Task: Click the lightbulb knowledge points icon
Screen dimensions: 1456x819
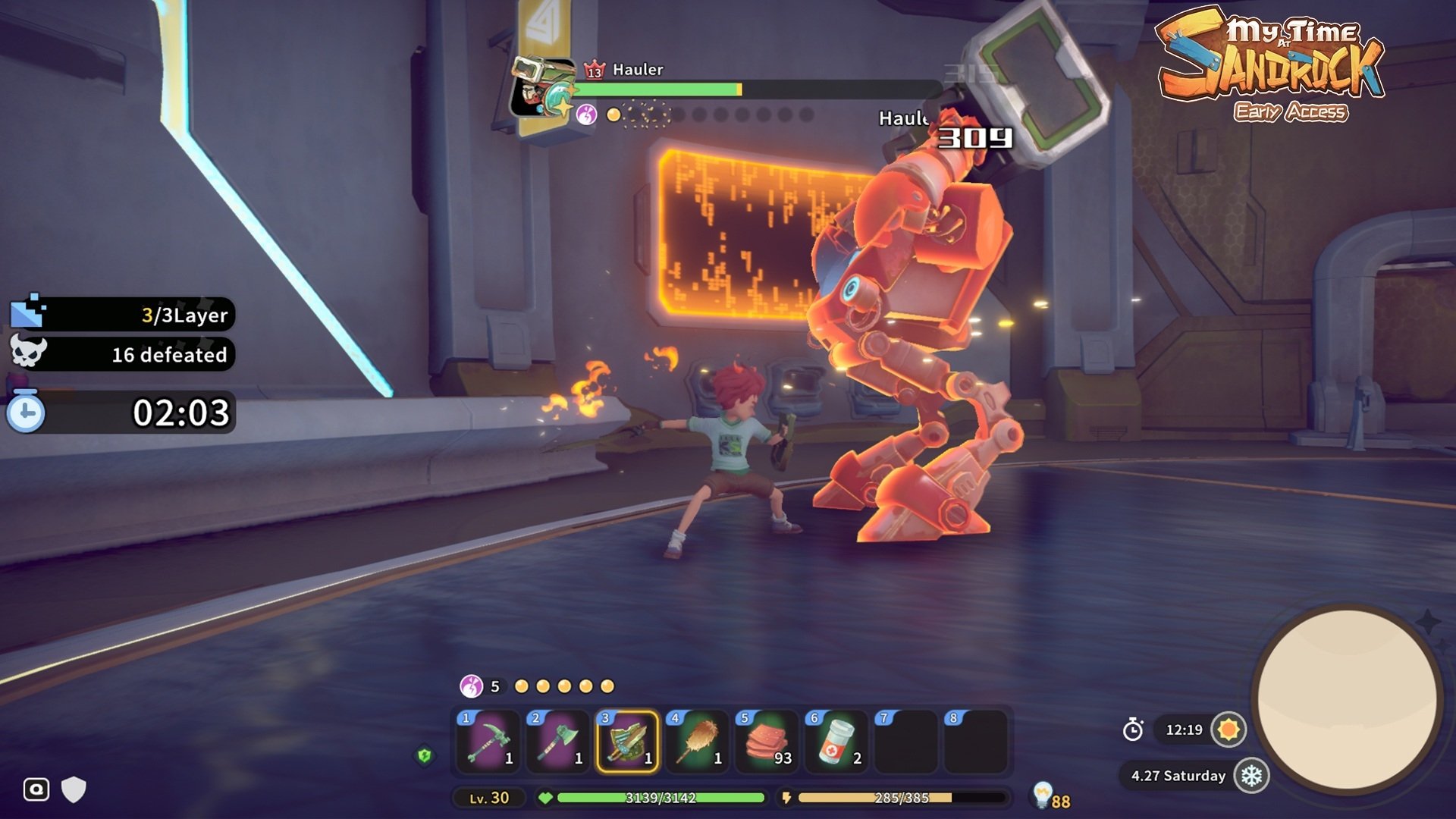Action: 1043,793
